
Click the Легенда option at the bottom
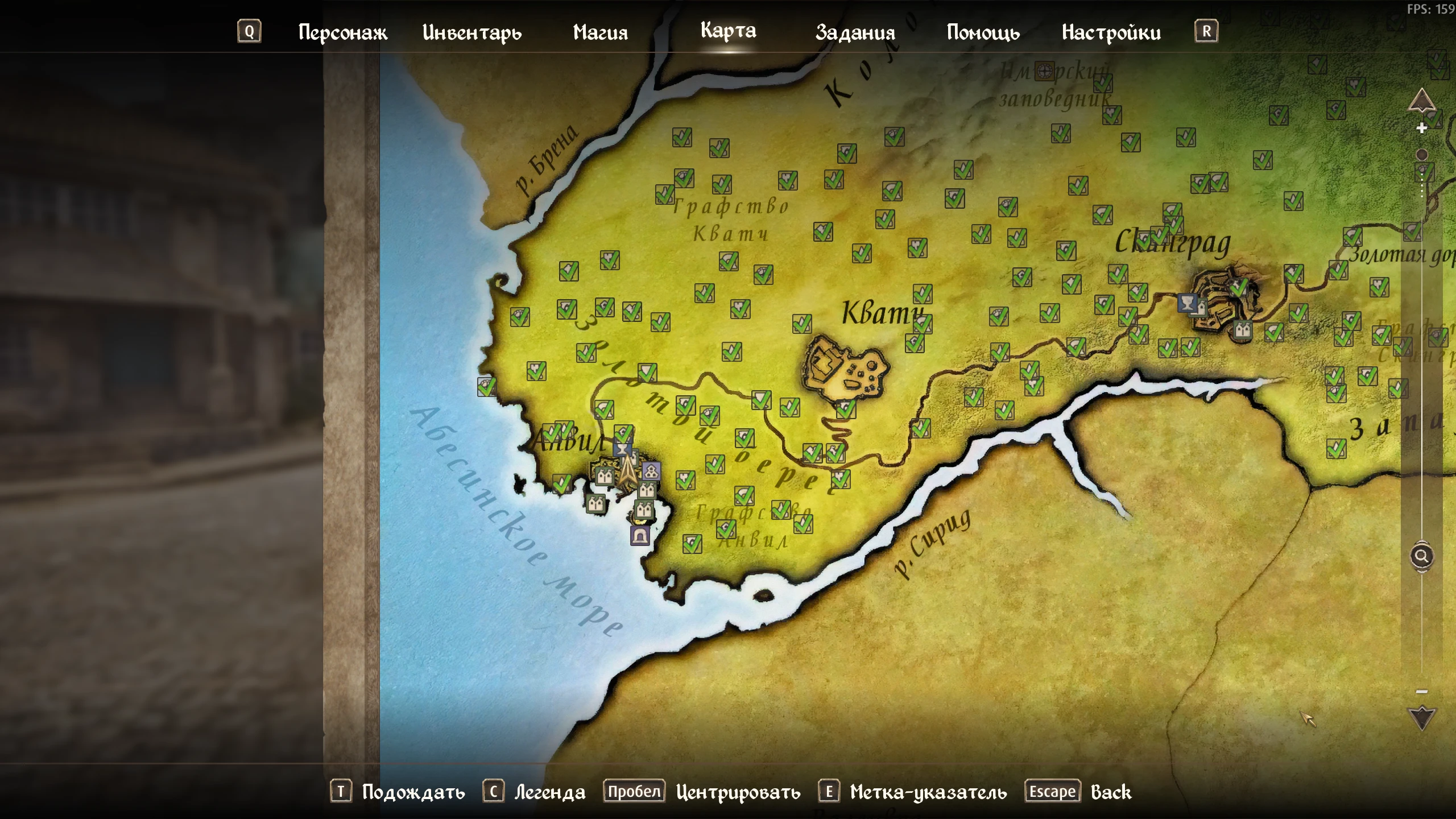[x=550, y=791]
